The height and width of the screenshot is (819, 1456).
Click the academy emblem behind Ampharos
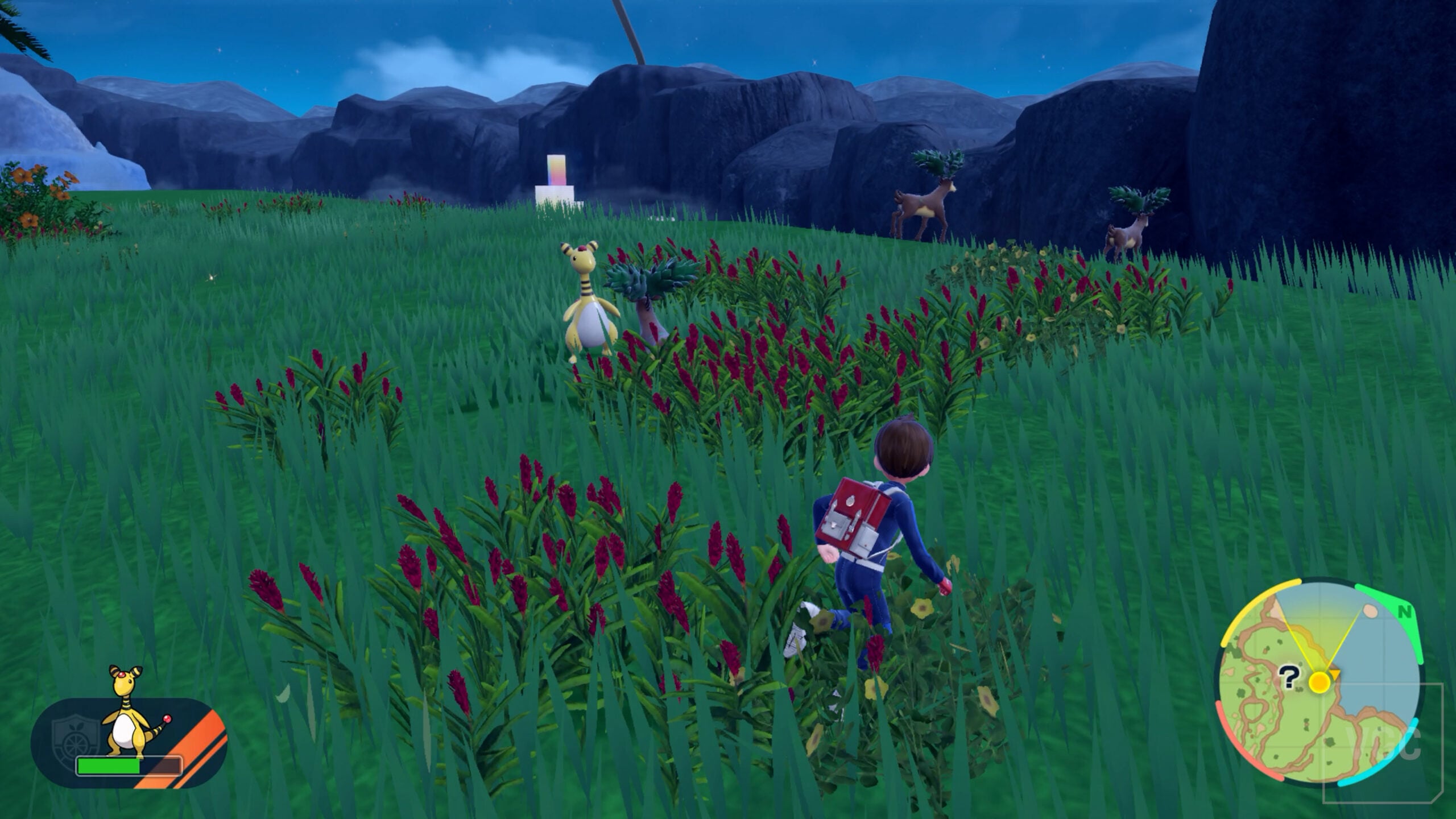tap(76, 733)
